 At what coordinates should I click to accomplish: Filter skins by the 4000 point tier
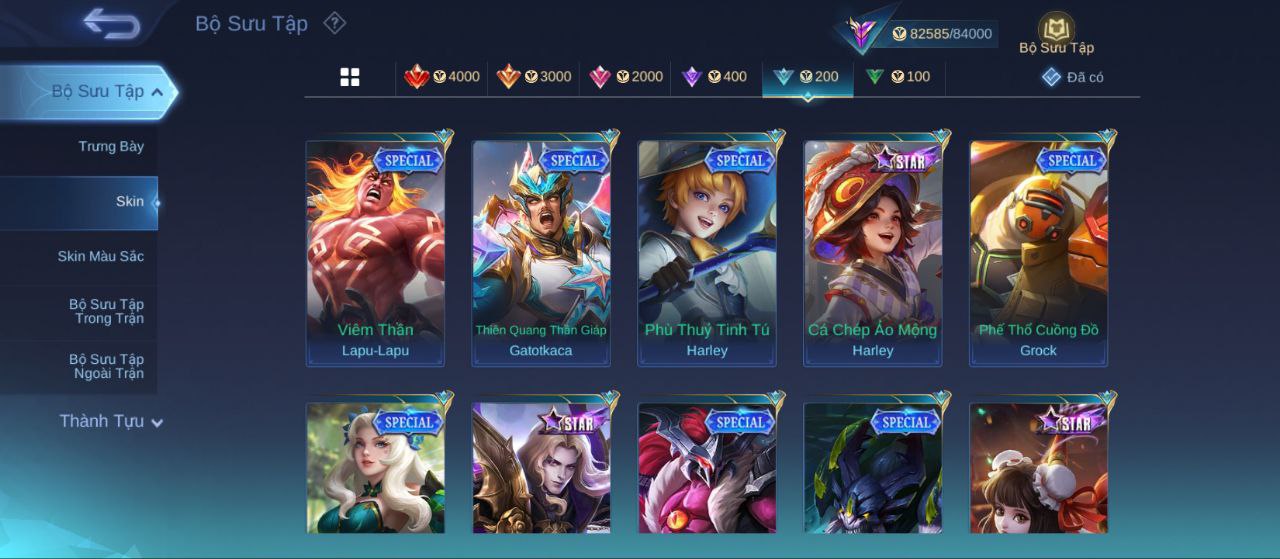point(441,77)
